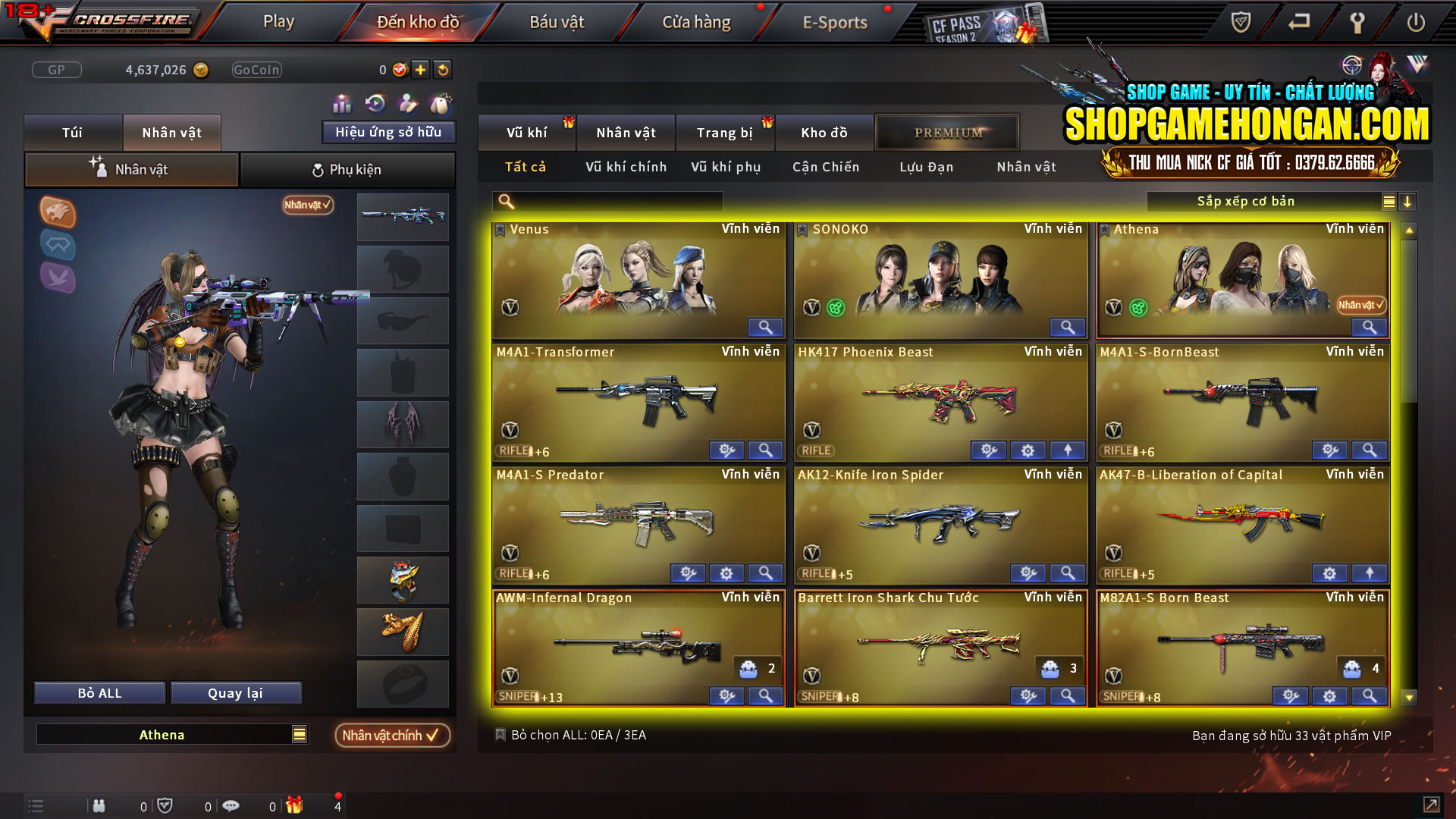Click the magnifier icon on AWM-Infernal Dragon card
1456x819 pixels.
765,695
